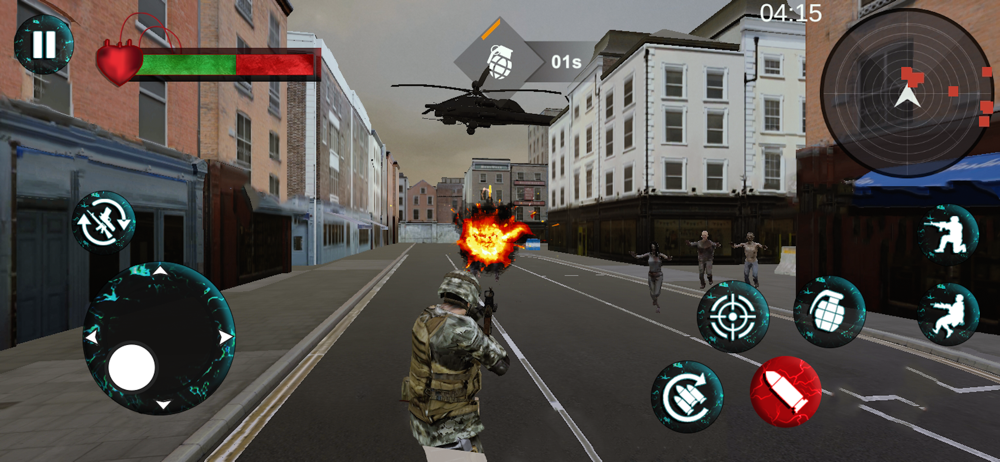The image size is (1000, 462).
Task: Fire with the red bullet button
Action: pos(786,391)
